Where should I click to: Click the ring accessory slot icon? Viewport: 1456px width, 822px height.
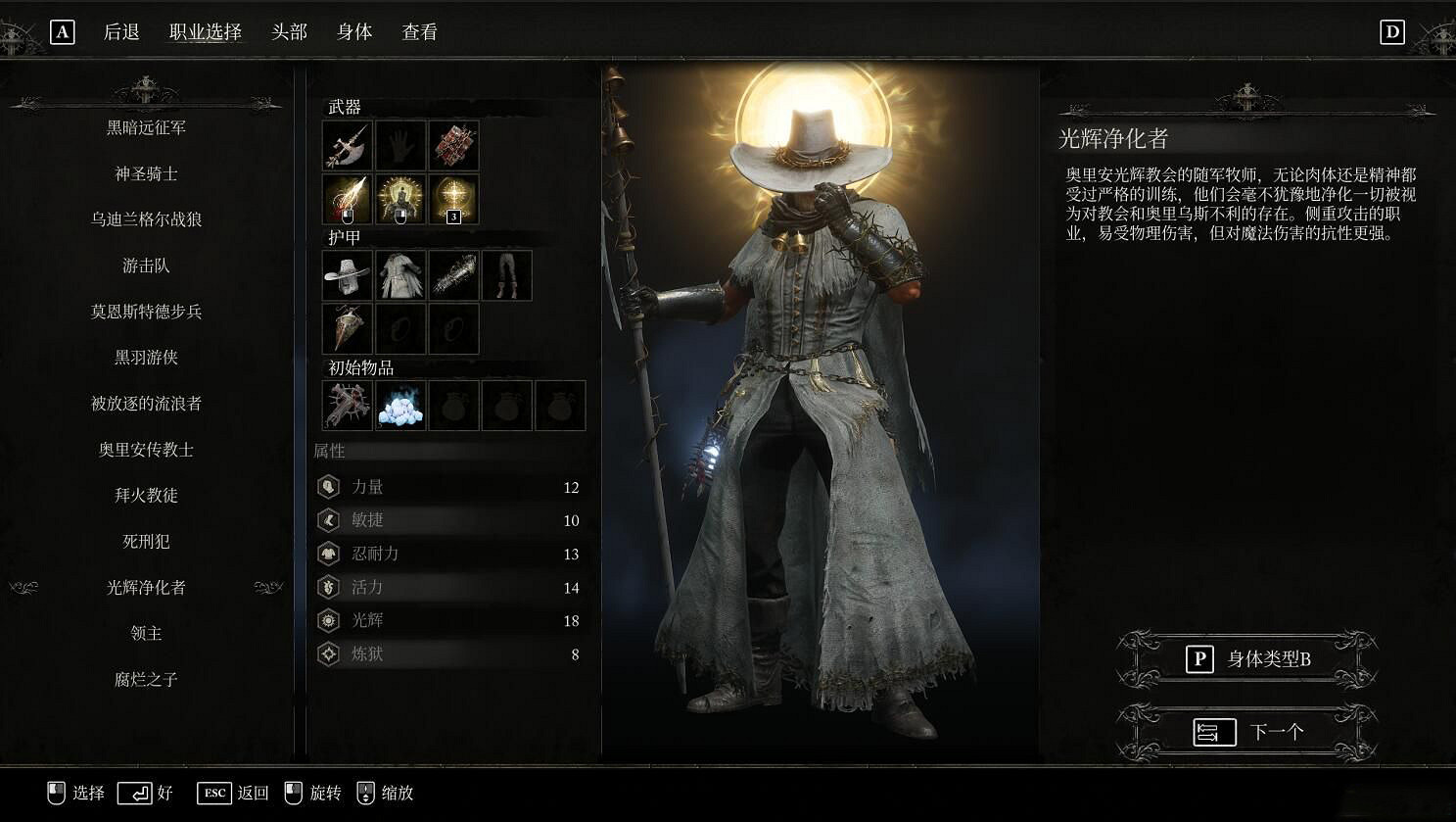[x=399, y=328]
